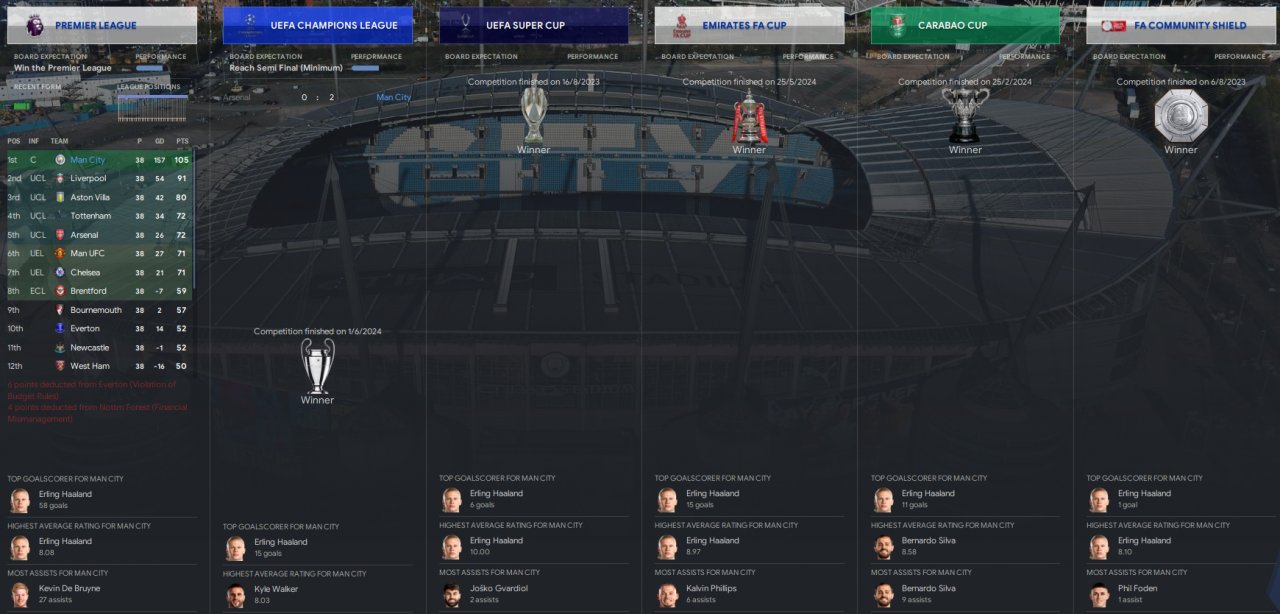Select Kalvin Phillips under FA Cup assists
The height and width of the screenshot is (614, 1280).
(x=711, y=589)
